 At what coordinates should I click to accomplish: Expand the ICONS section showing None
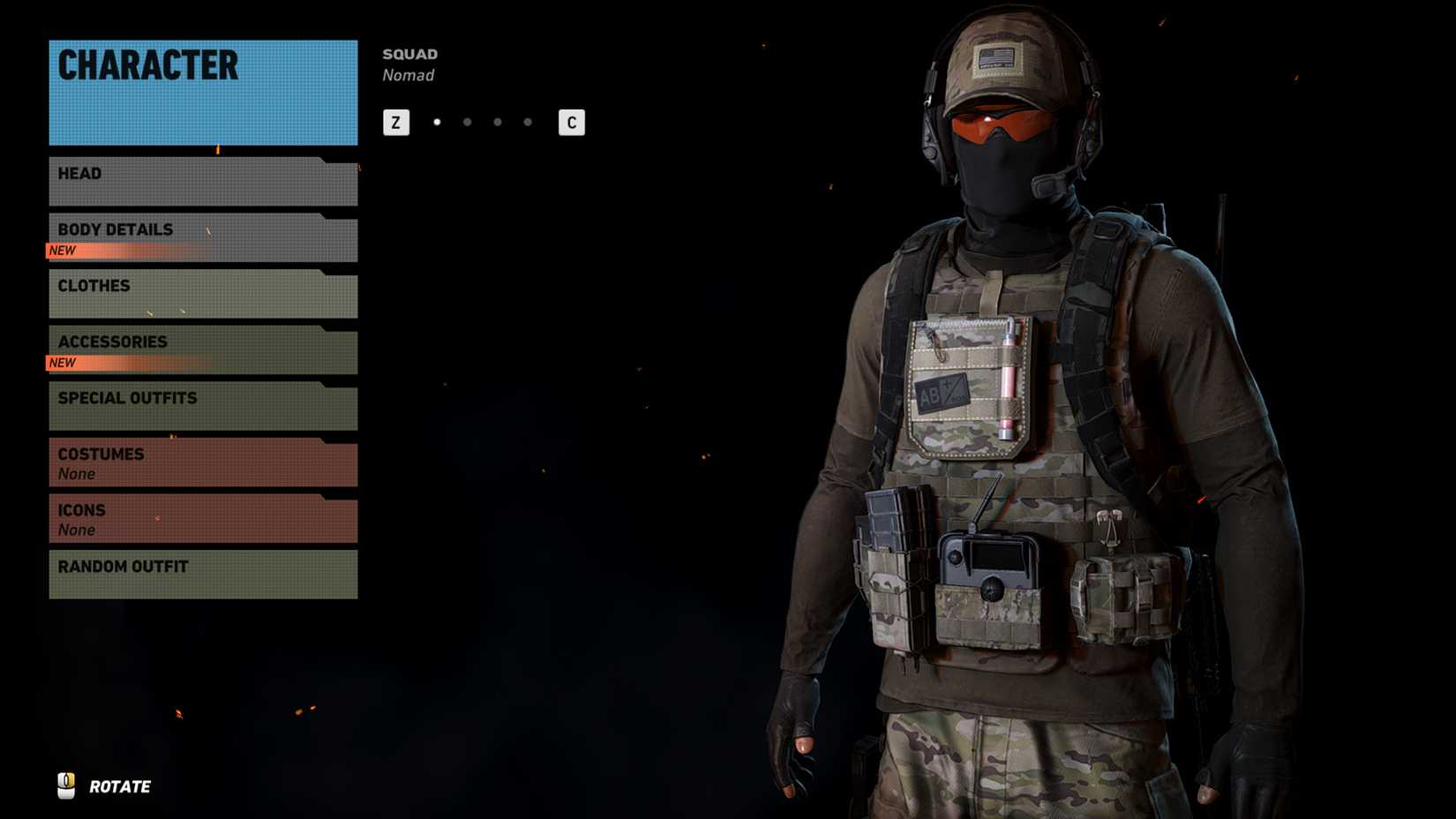[x=201, y=517]
